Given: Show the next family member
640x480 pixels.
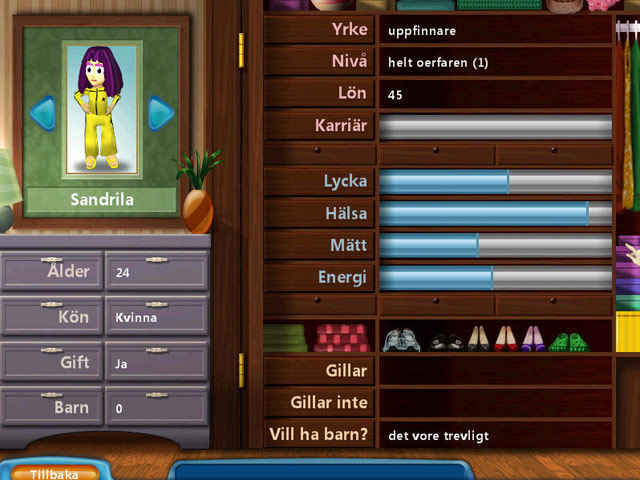Looking at the screenshot, I should click(160, 112).
